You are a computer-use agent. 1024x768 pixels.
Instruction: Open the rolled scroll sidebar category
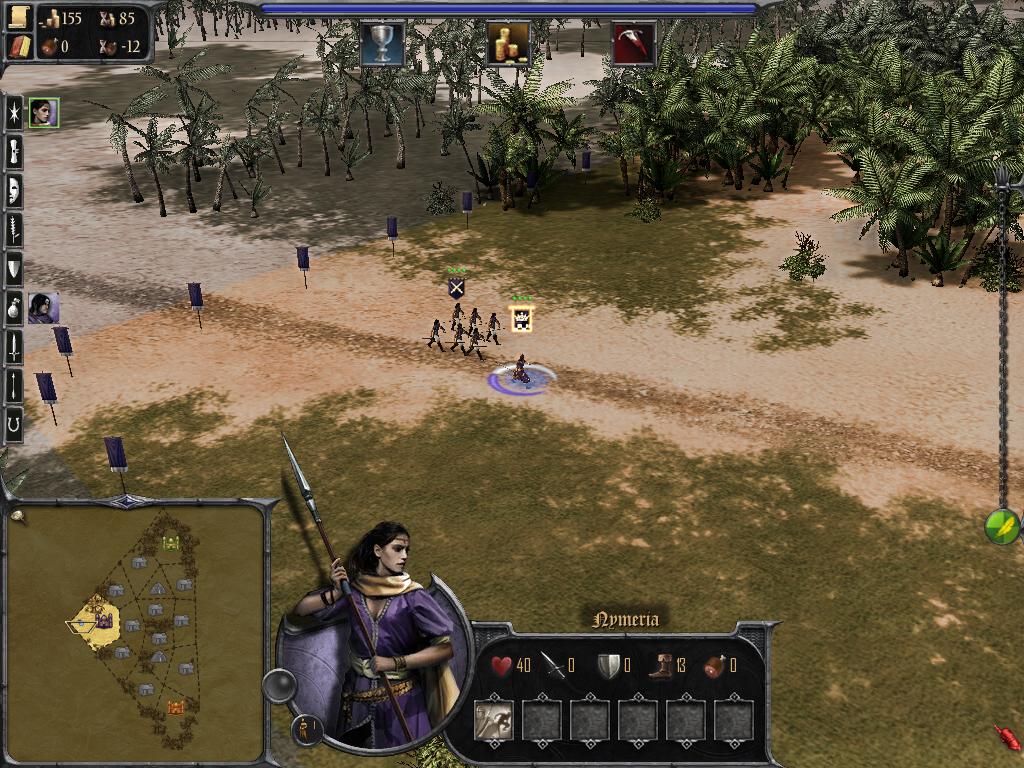[x=14, y=151]
